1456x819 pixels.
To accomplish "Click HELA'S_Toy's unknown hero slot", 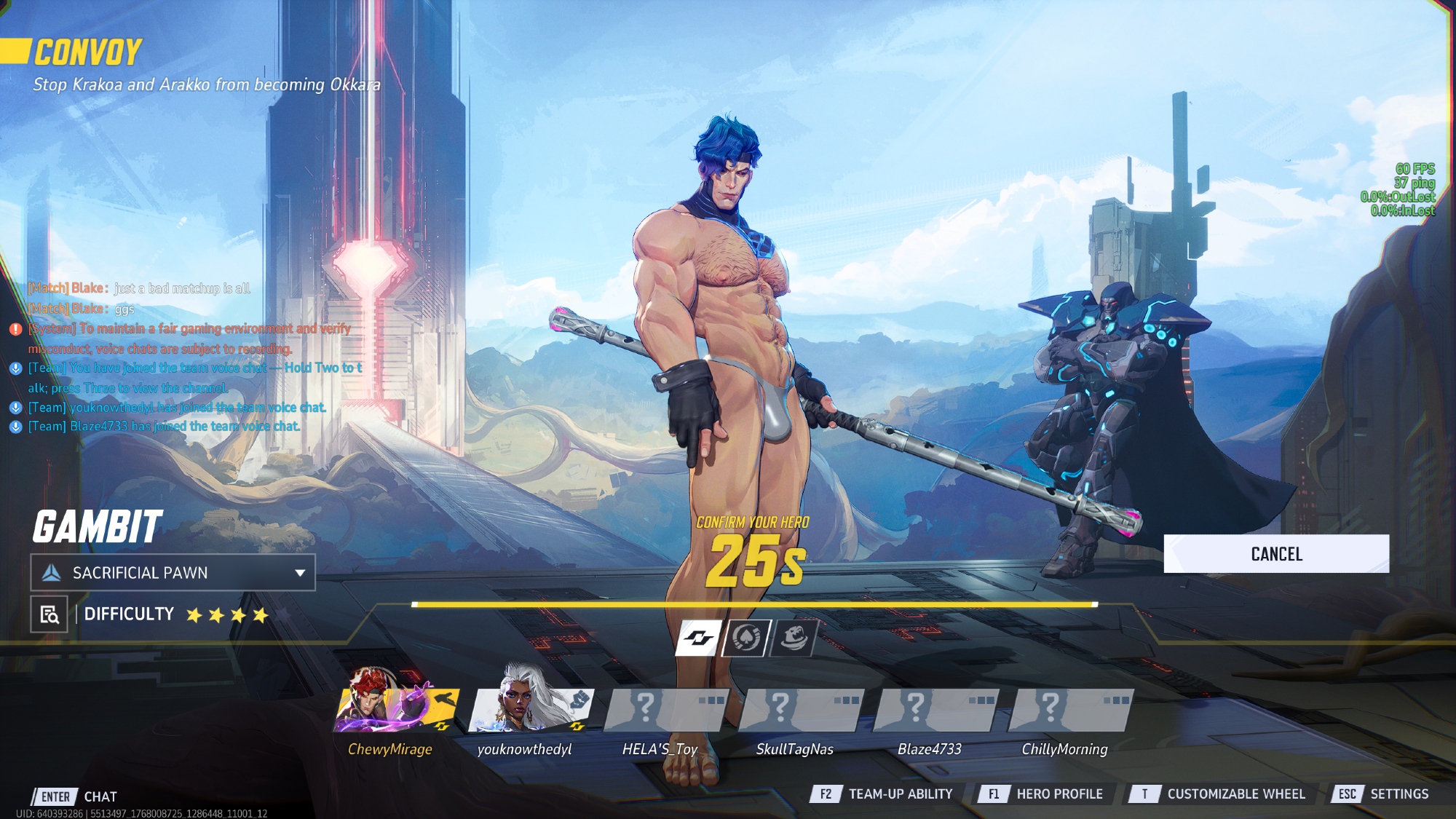I will (x=665, y=710).
